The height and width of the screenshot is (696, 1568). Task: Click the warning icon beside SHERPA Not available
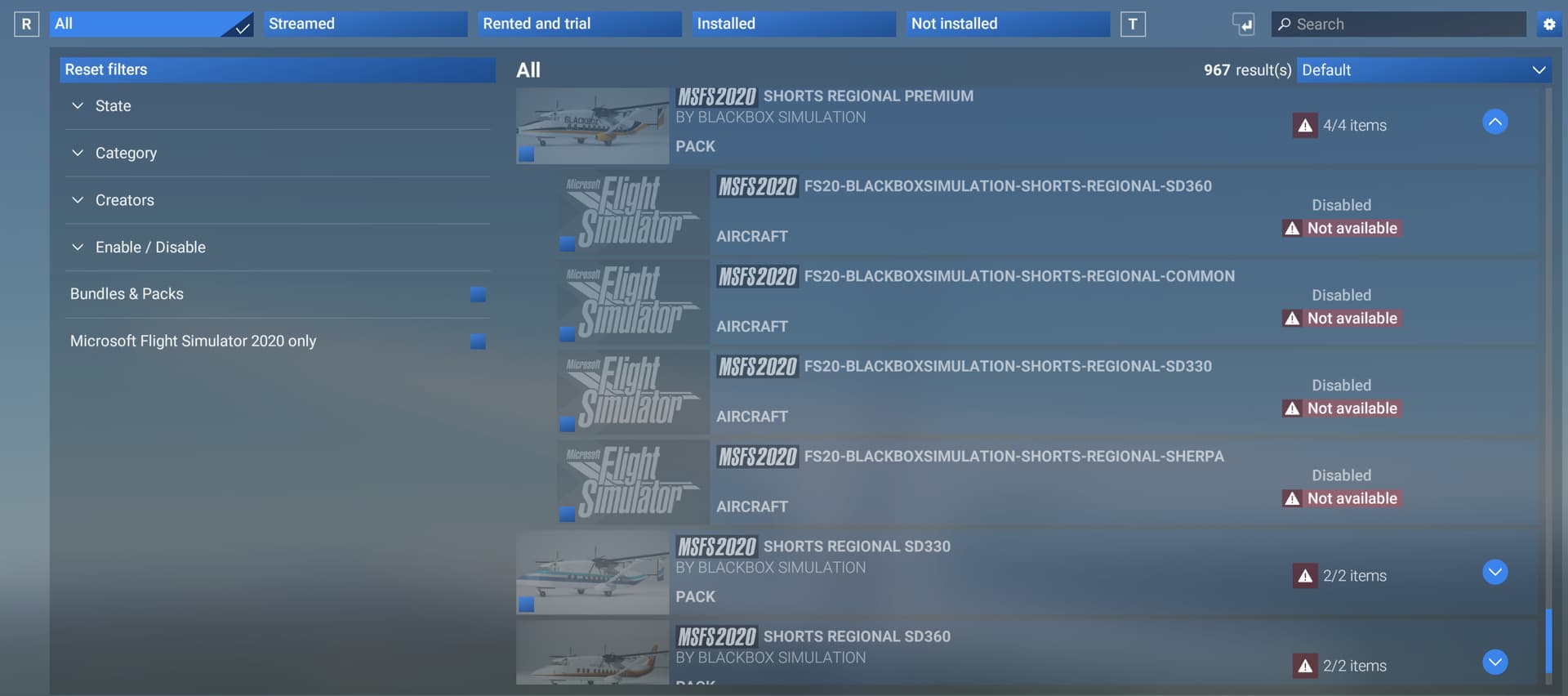pos(1292,497)
